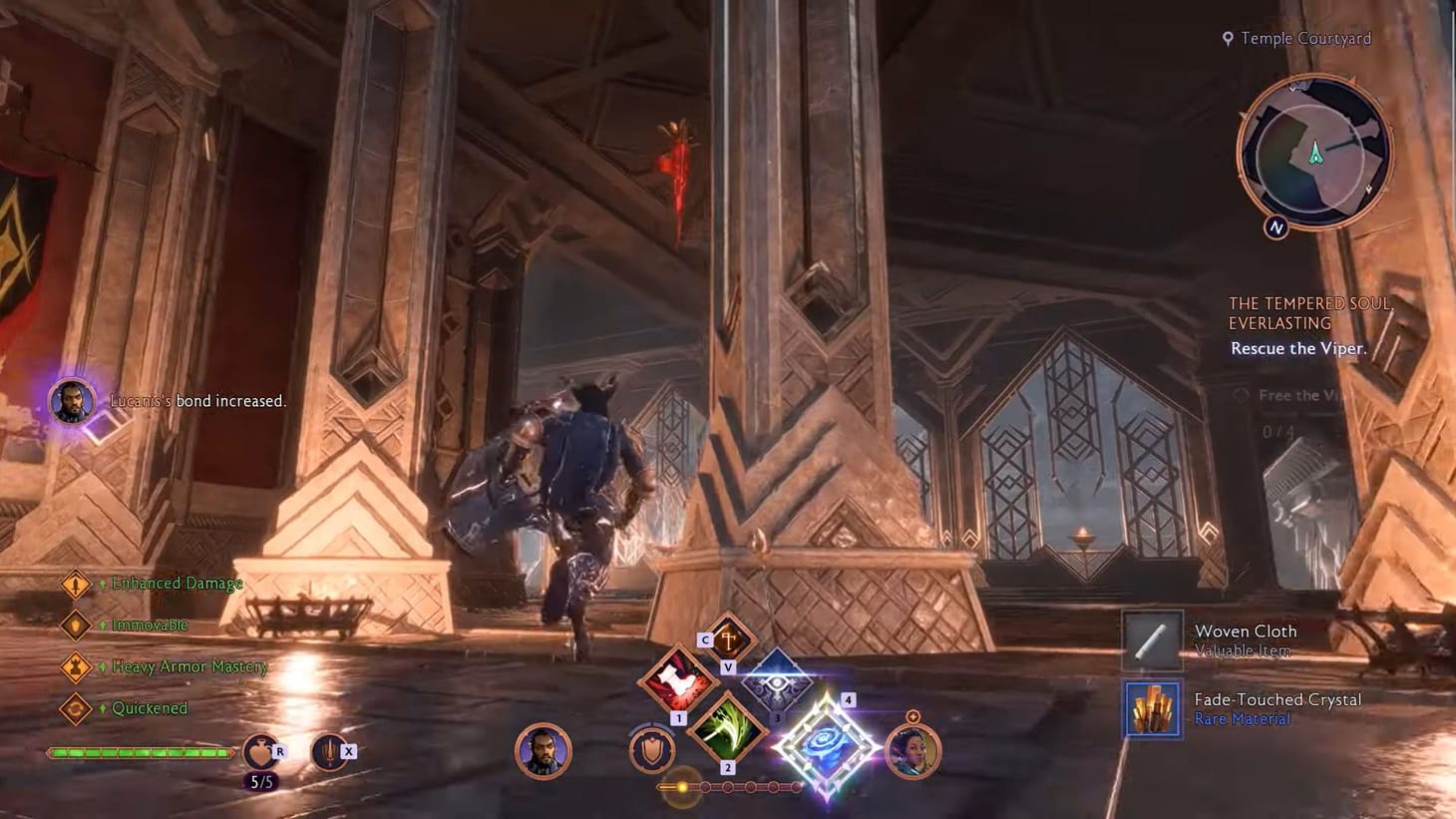Open Lucanis's portrait next to the bond message
This screenshot has height=819, width=1456.
tap(72, 401)
